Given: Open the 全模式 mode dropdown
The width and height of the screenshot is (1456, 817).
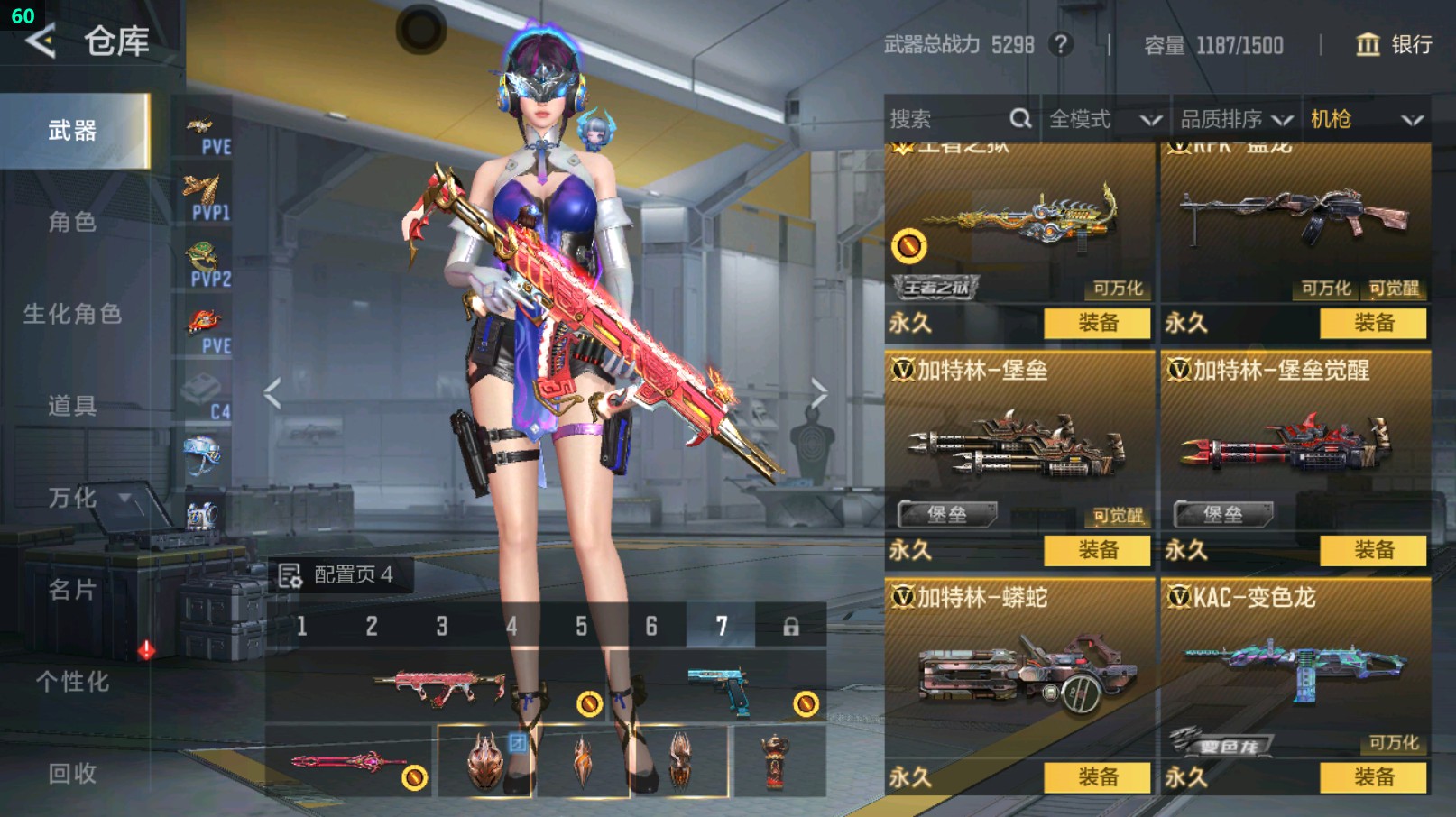Looking at the screenshot, I should coord(1104,119).
